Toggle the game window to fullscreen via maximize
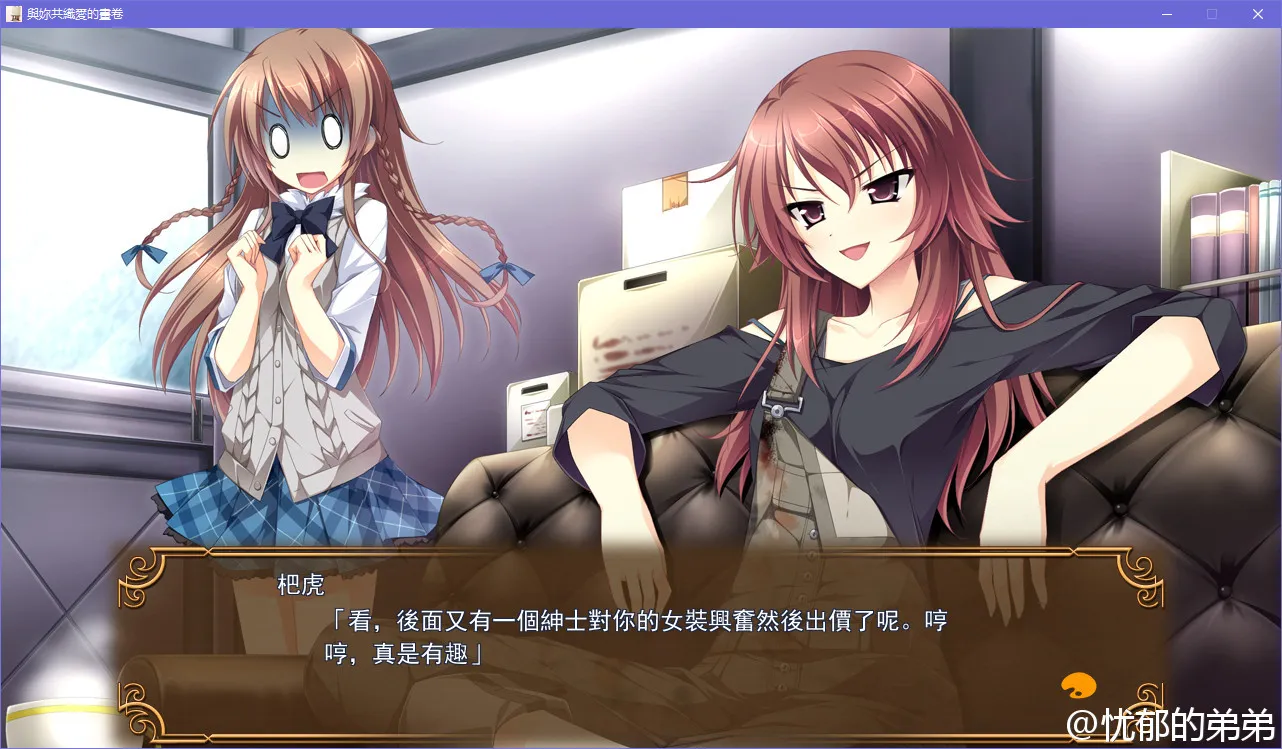This screenshot has height=749, width=1282. click(x=1212, y=14)
